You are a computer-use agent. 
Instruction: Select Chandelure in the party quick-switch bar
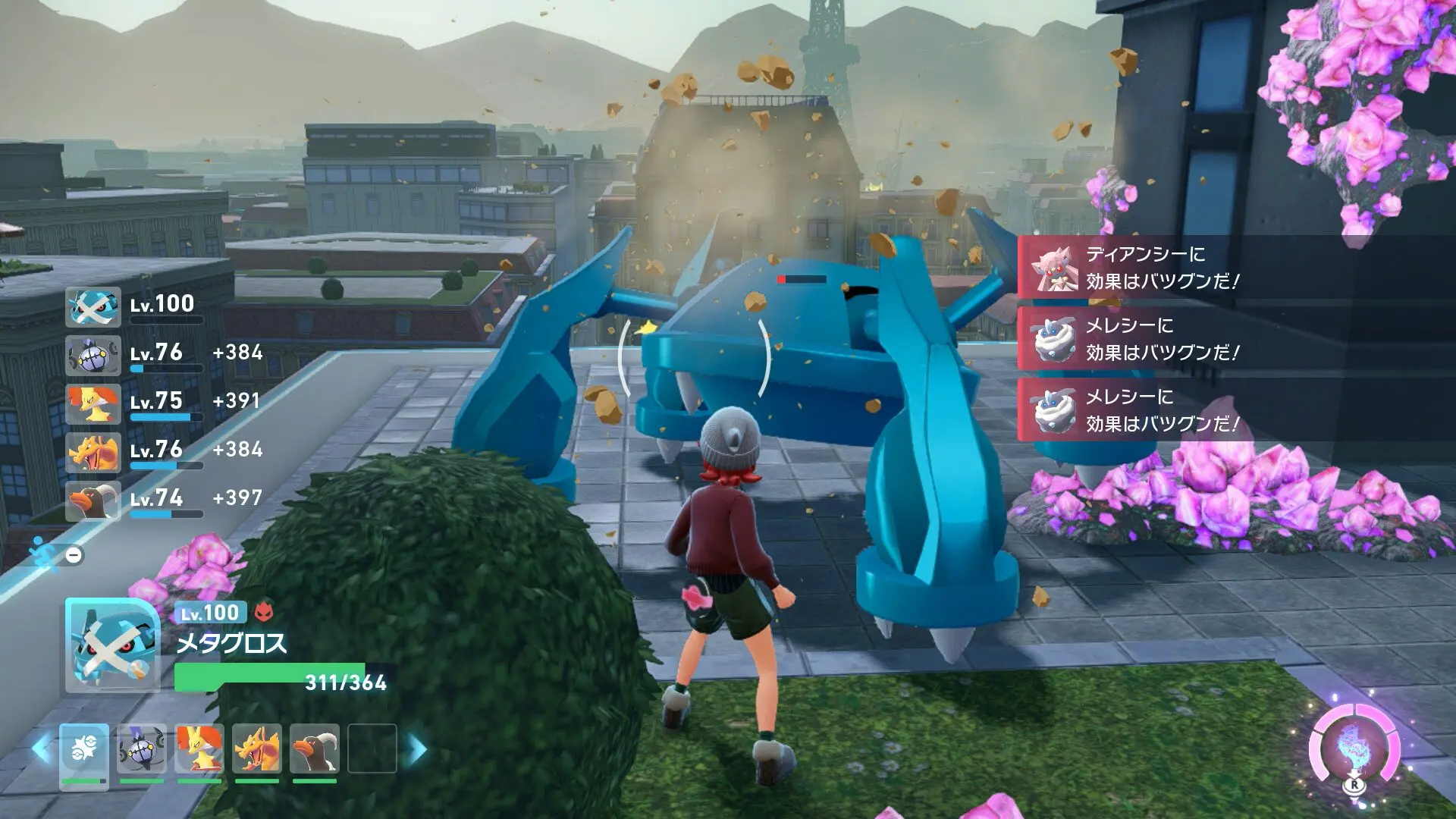pyautogui.click(x=142, y=748)
